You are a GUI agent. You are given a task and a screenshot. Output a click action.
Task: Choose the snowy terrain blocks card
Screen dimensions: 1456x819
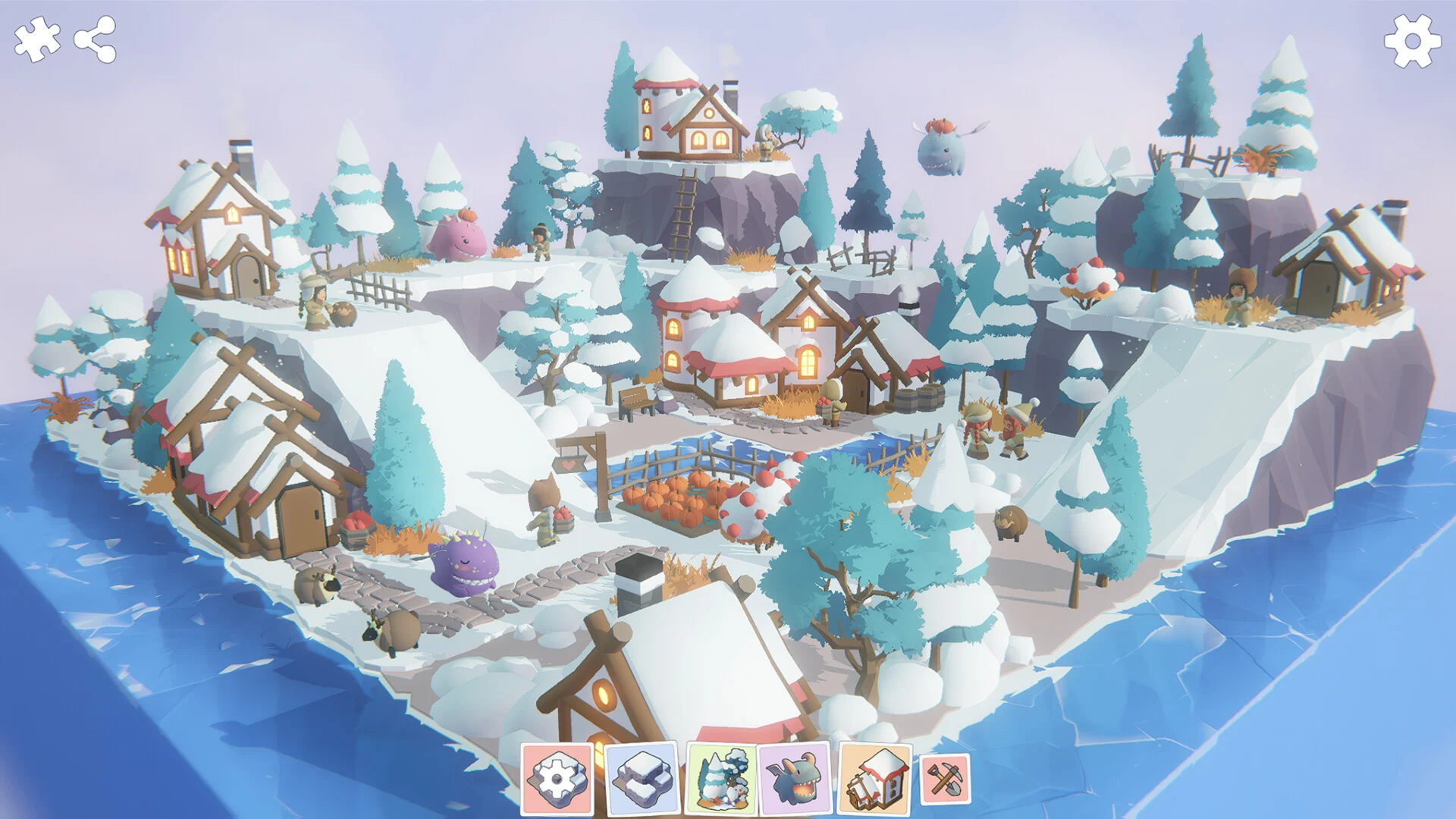[642, 779]
